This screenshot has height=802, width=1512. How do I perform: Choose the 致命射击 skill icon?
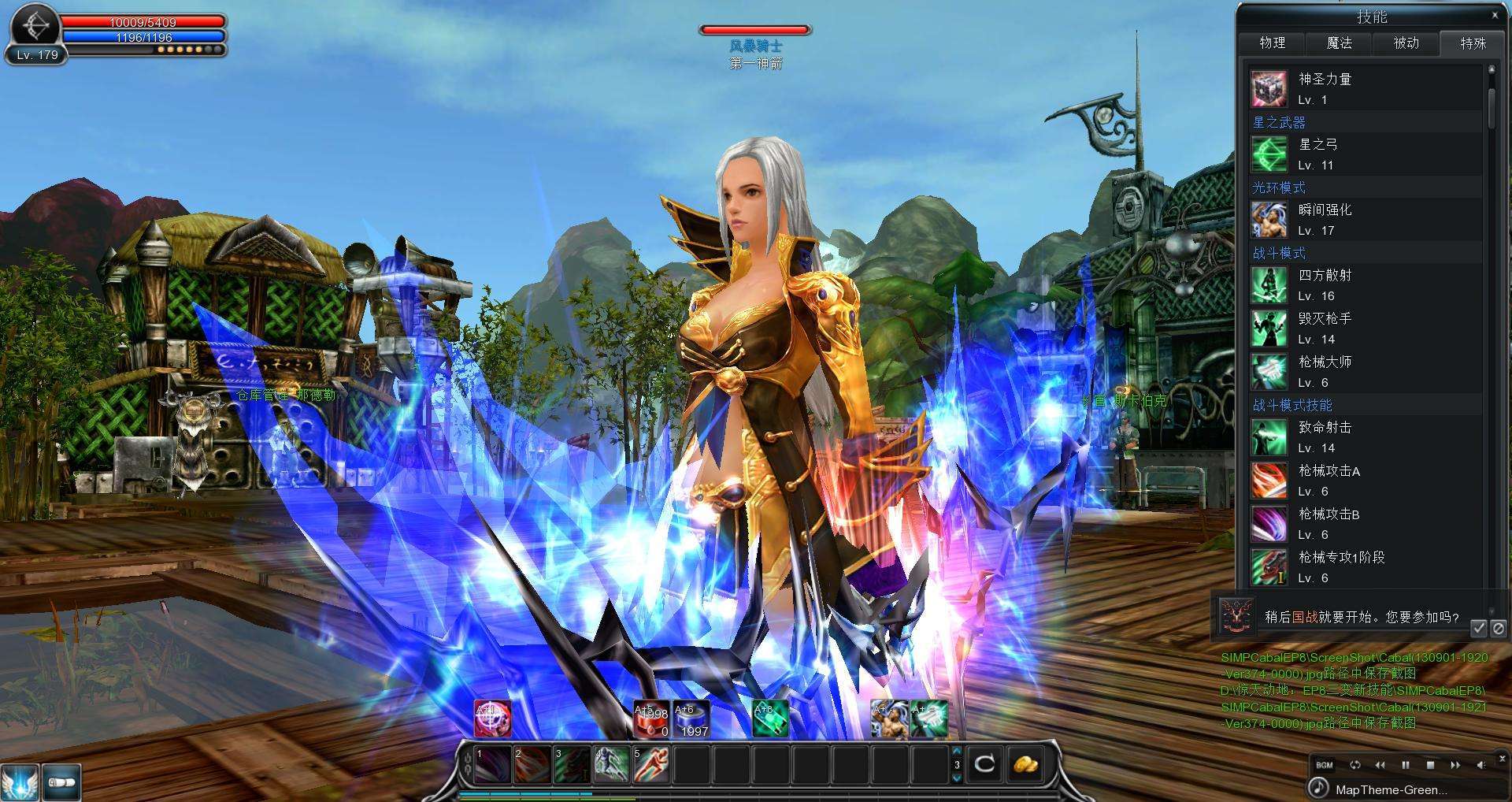click(1269, 437)
